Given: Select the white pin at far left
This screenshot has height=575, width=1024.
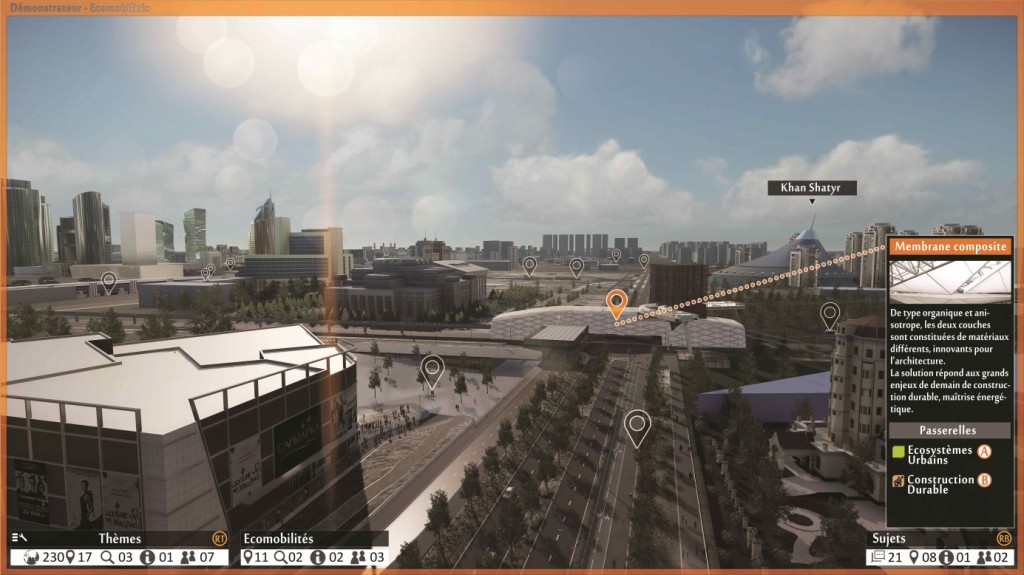Looking at the screenshot, I should (108, 282).
